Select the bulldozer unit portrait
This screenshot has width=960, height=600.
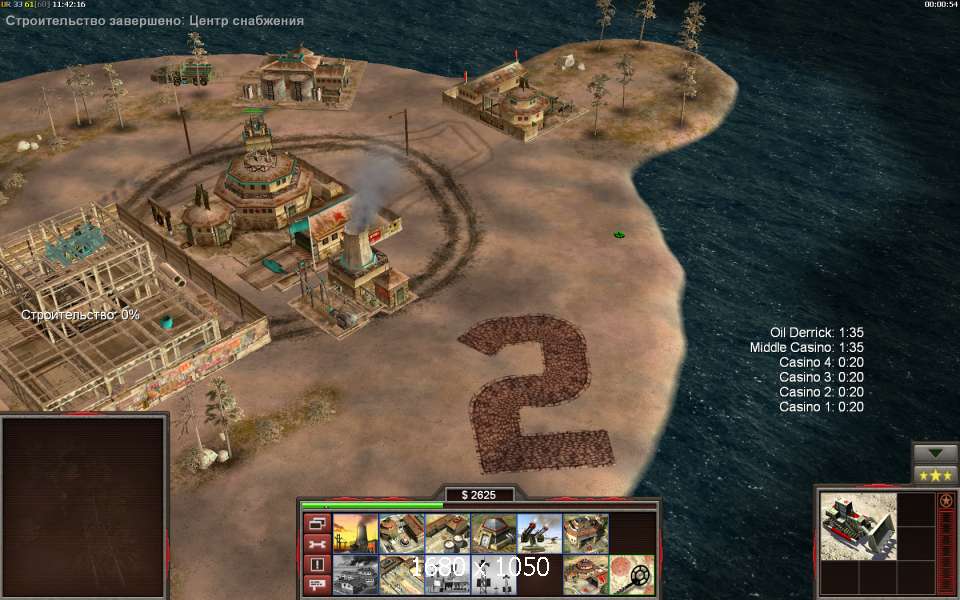(857, 525)
